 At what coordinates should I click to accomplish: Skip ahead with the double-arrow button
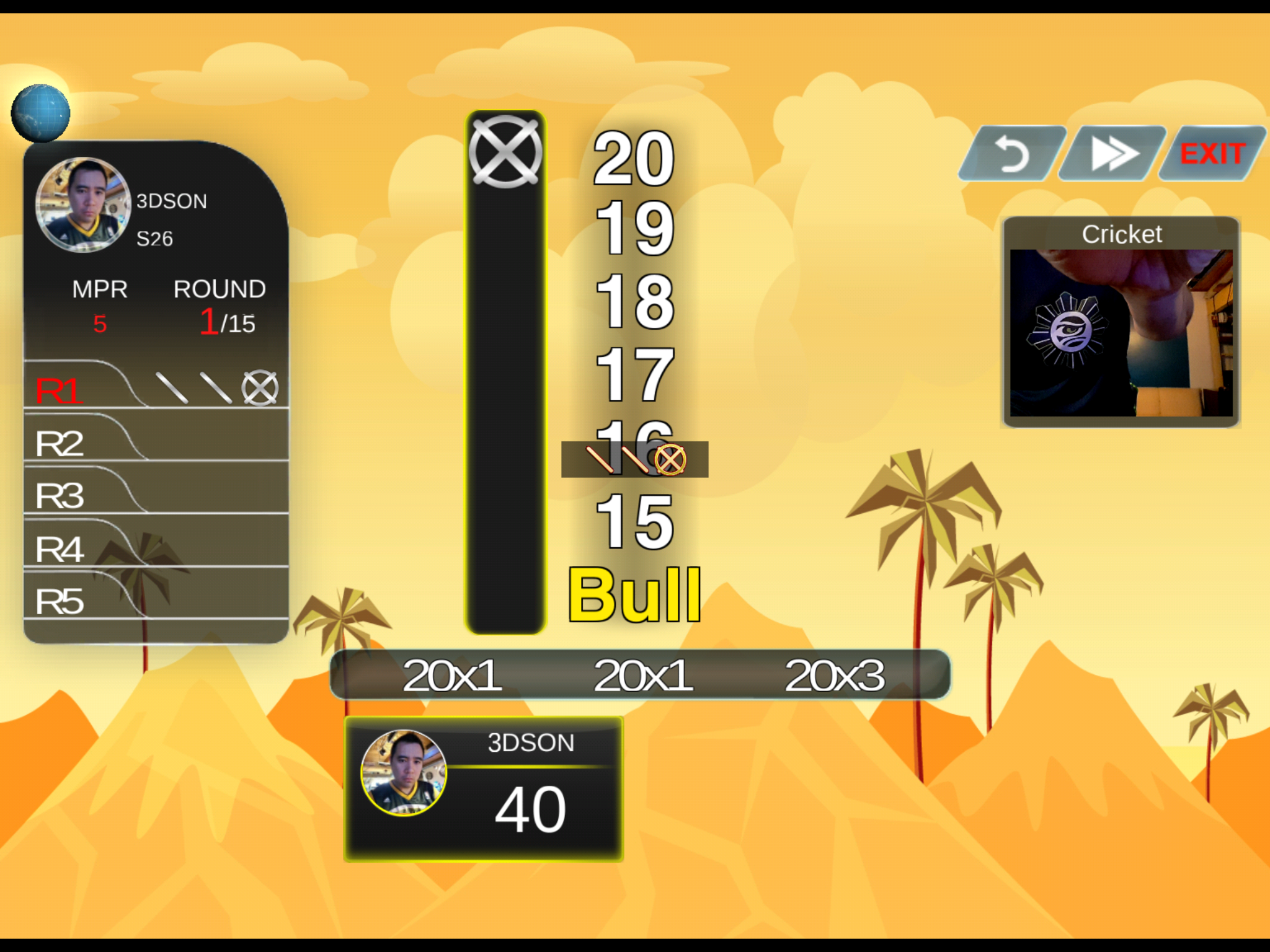1113,153
